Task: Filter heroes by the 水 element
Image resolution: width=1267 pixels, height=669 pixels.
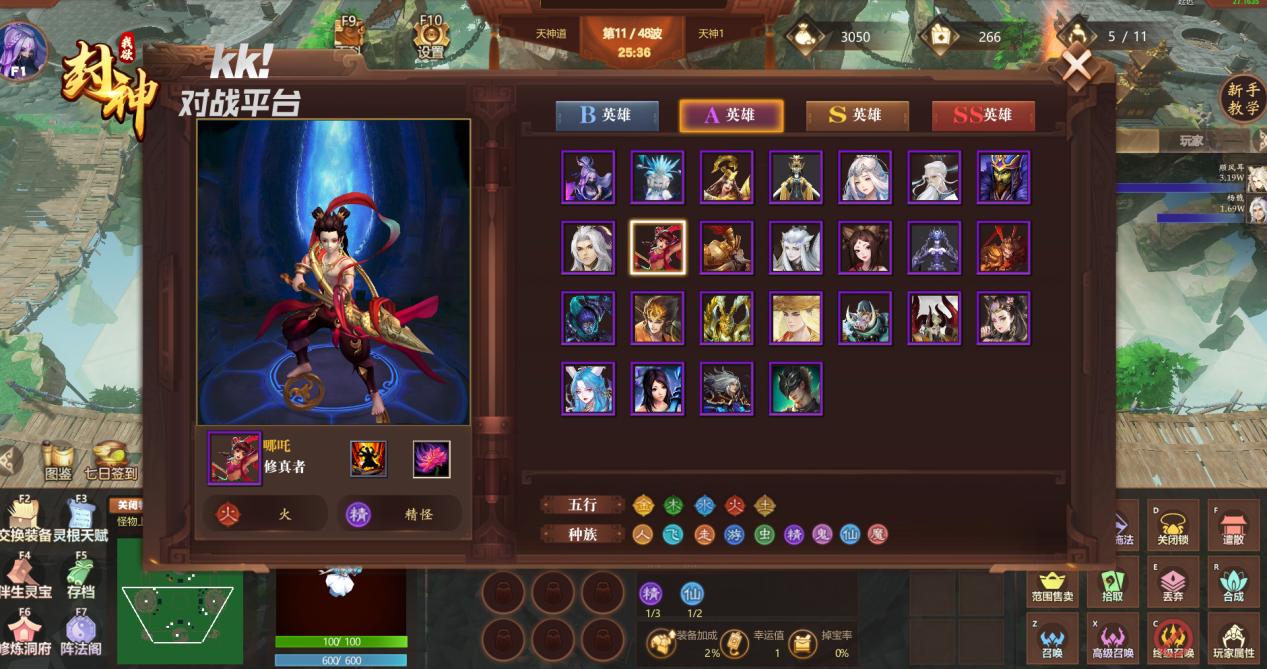Action: (x=704, y=506)
